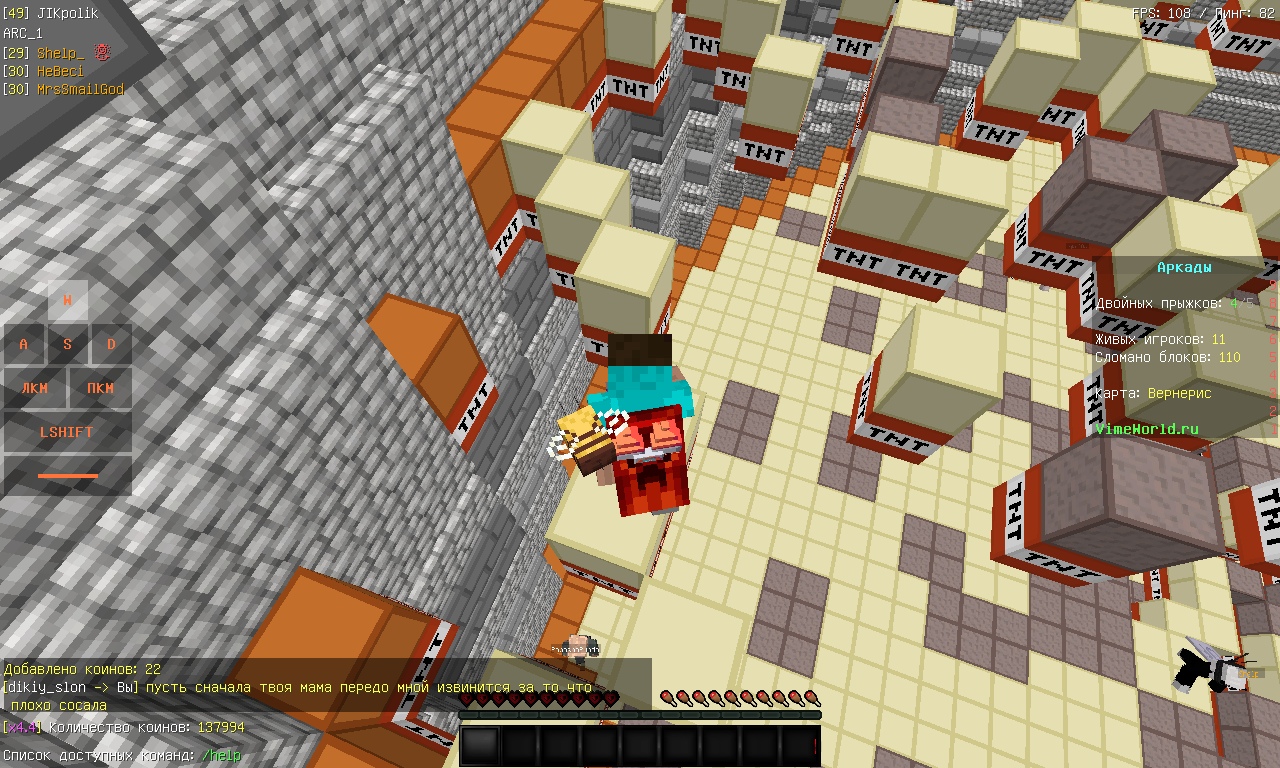Select the ЛКМ mouse button indicator
The height and width of the screenshot is (768, 1280).
[x=35, y=388]
